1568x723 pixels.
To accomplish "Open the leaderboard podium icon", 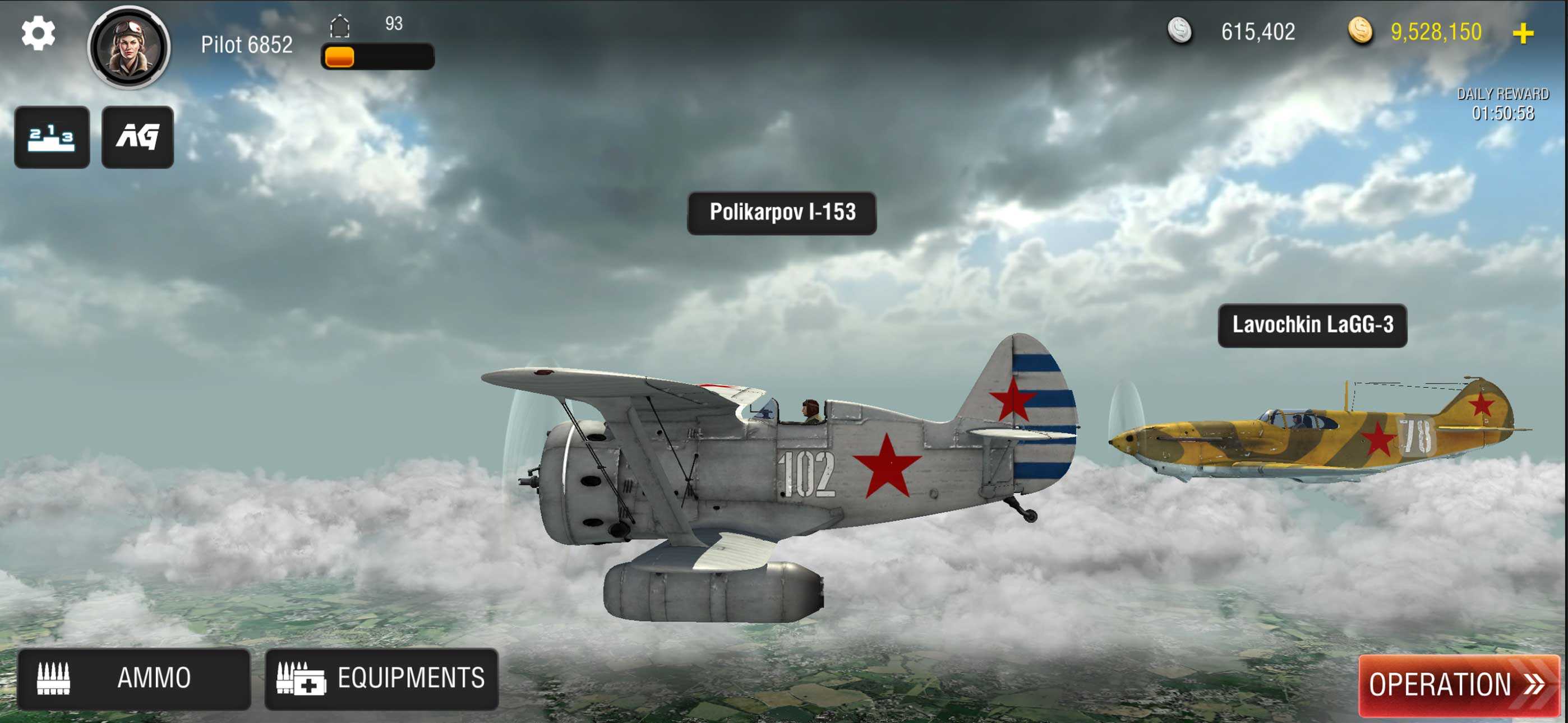I will (x=52, y=137).
